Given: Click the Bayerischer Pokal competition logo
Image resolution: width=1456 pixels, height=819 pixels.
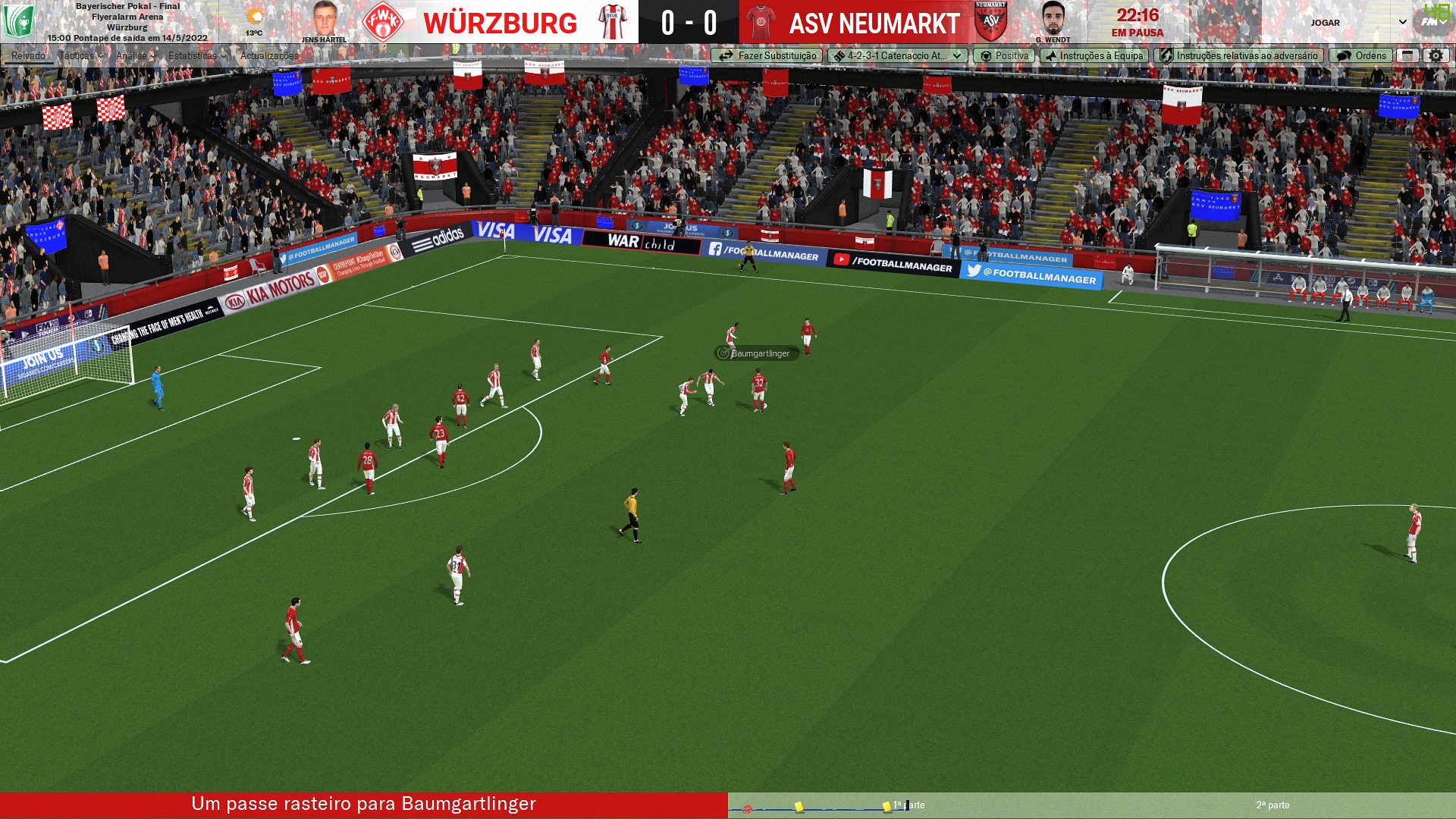Looking at the screenshot, I should point(18,22).
